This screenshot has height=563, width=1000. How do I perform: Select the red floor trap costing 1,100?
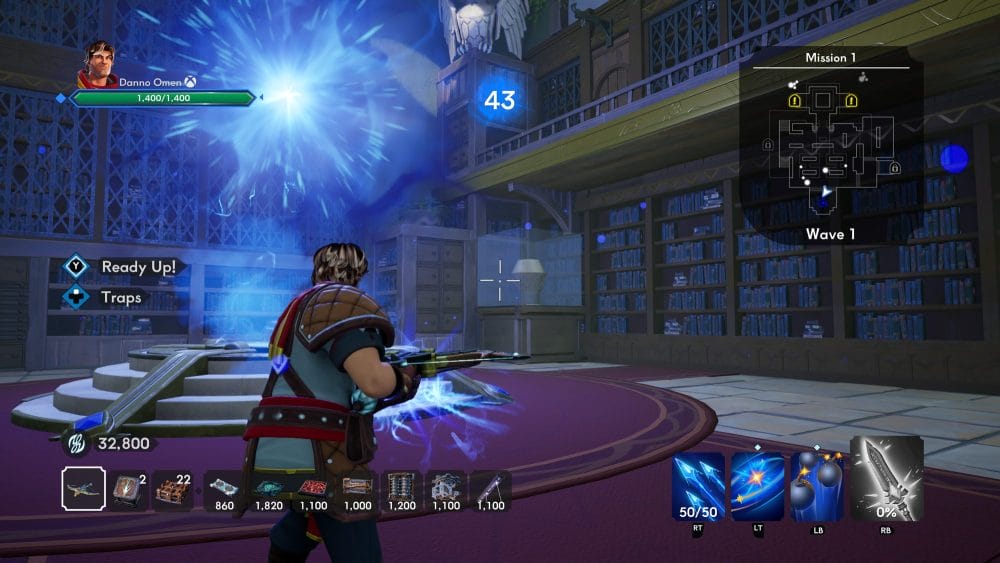click(x=314, y=489)
